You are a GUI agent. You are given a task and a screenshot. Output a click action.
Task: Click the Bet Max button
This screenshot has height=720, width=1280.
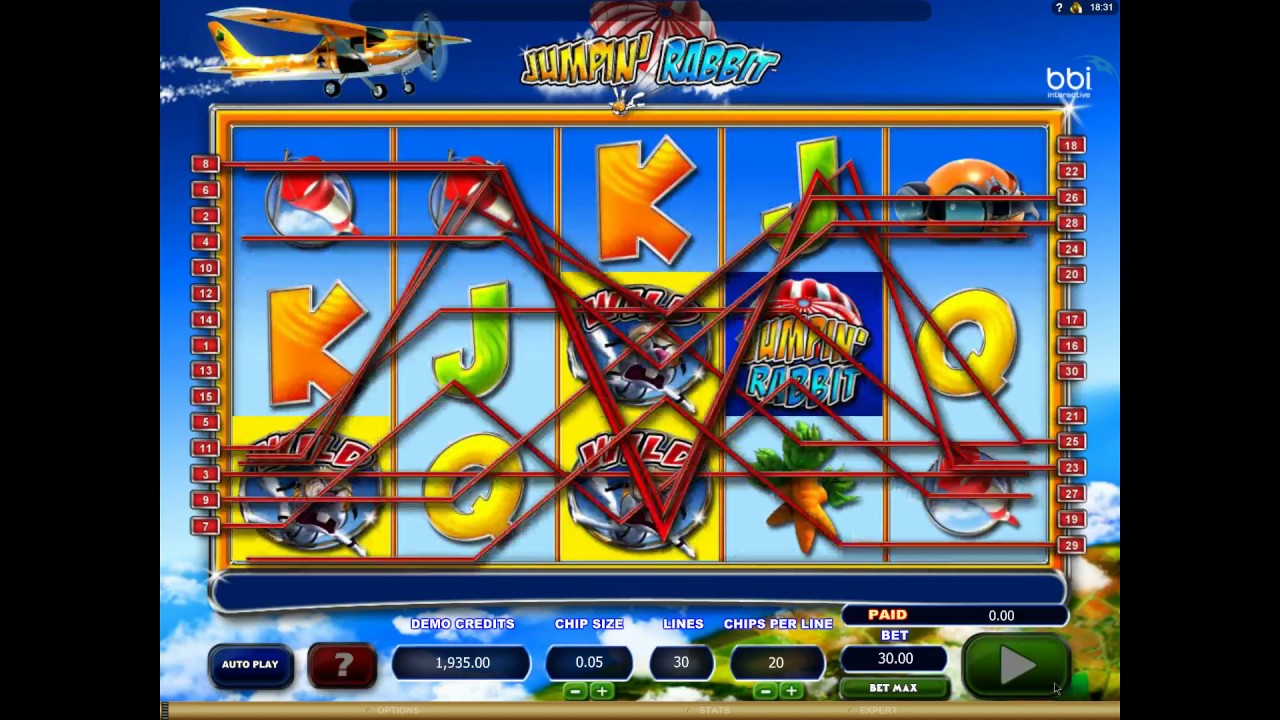[893, 688]
